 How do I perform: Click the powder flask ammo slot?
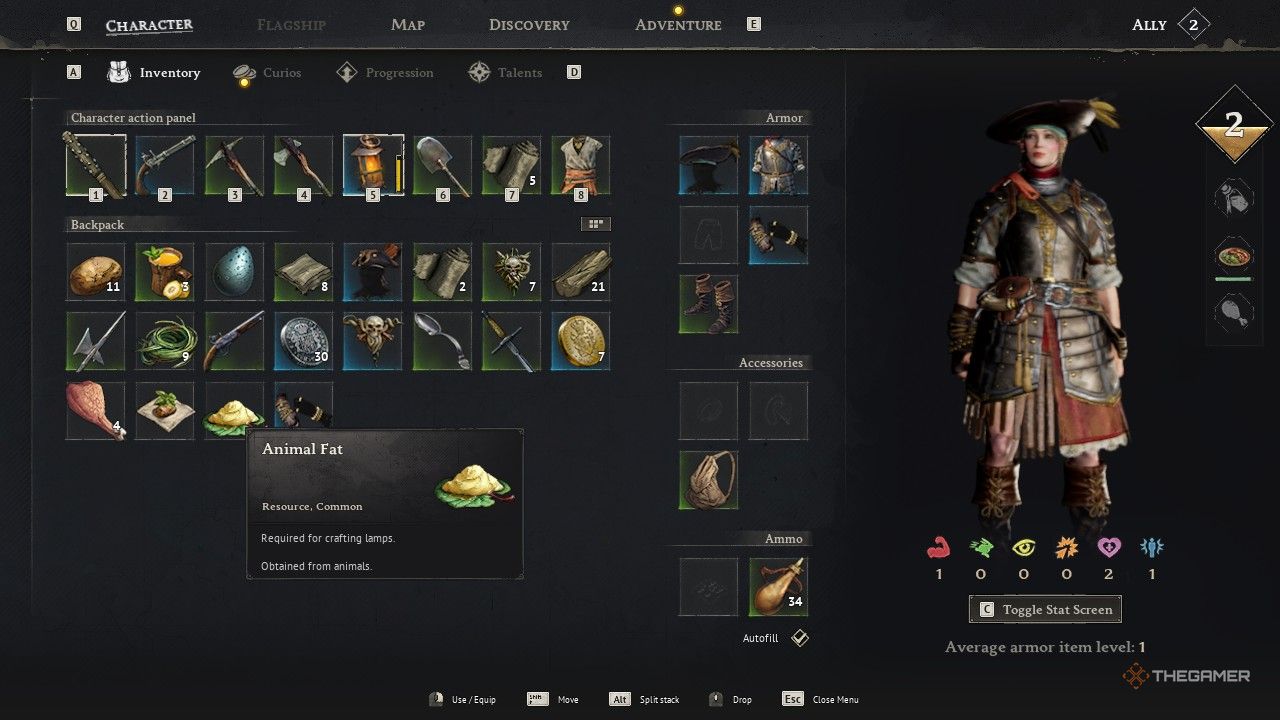click(x=778, y=586)
